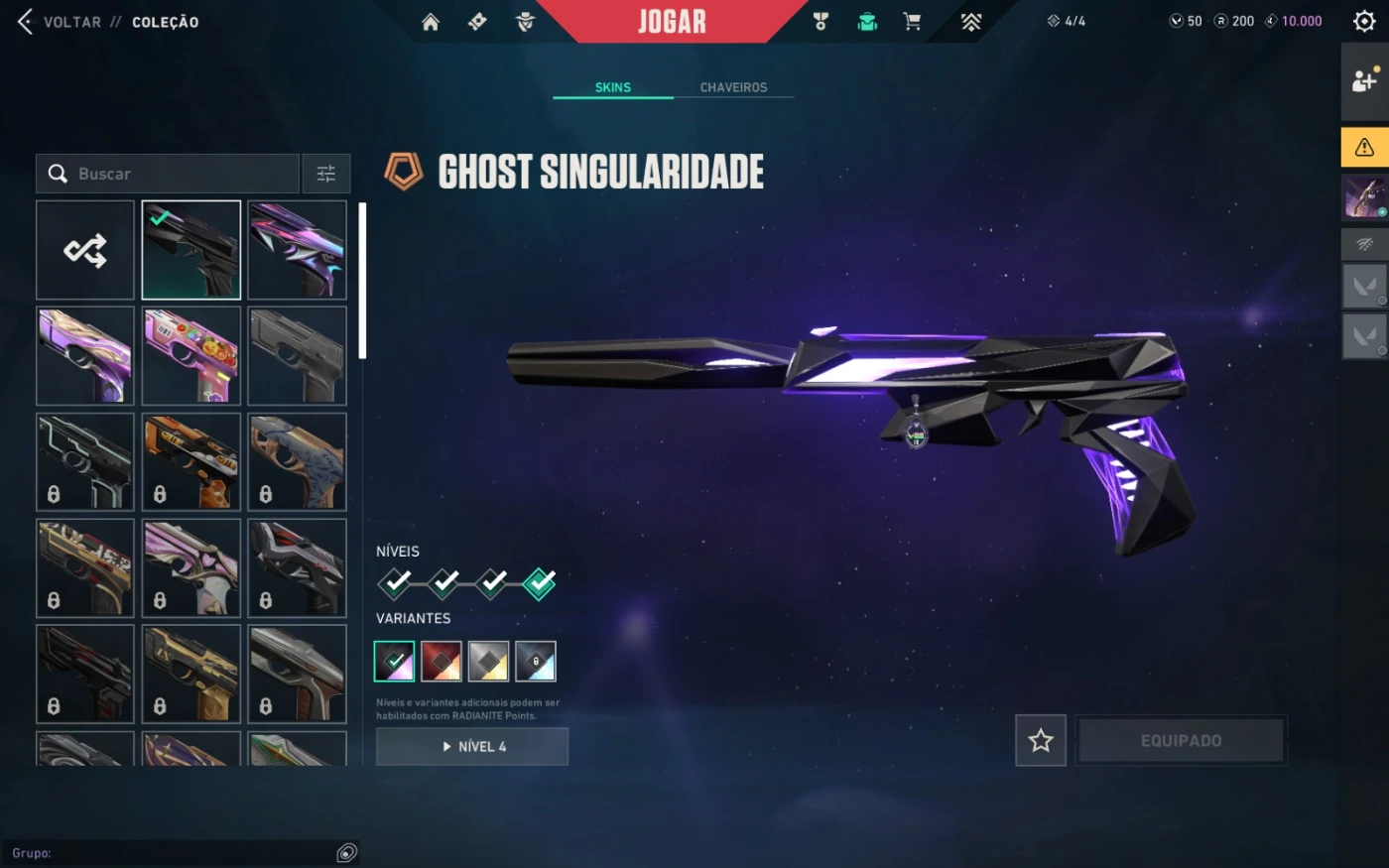The image size is (1389, 868).
Task: Mark skin as favorite with star
Action: [x=1041, y=740]
